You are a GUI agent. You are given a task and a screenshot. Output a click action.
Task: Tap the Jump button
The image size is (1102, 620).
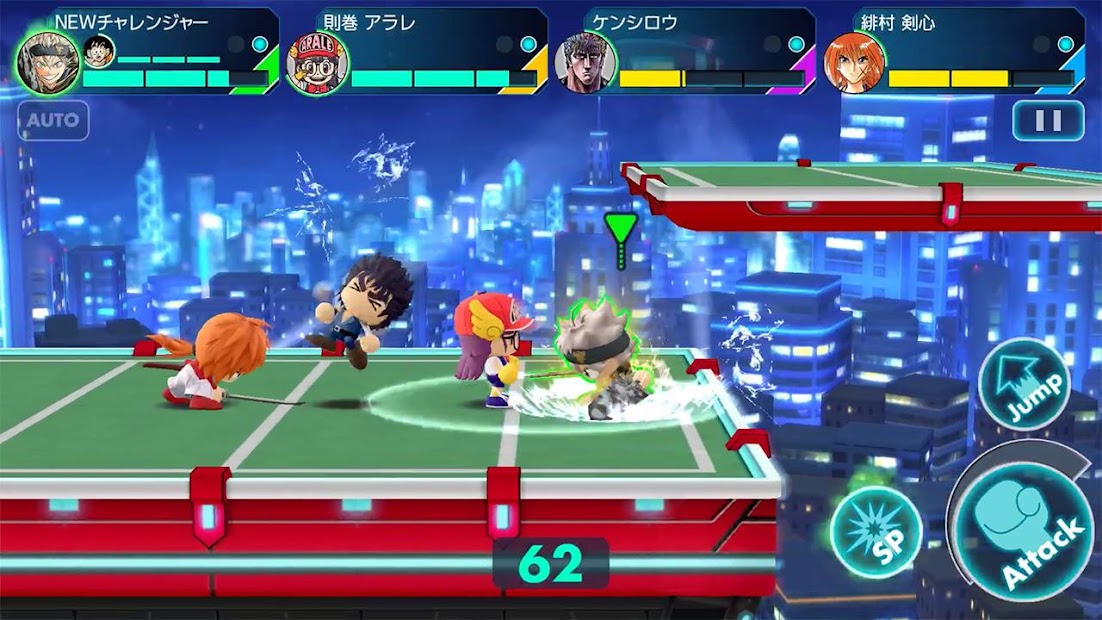pos(1023,384)
